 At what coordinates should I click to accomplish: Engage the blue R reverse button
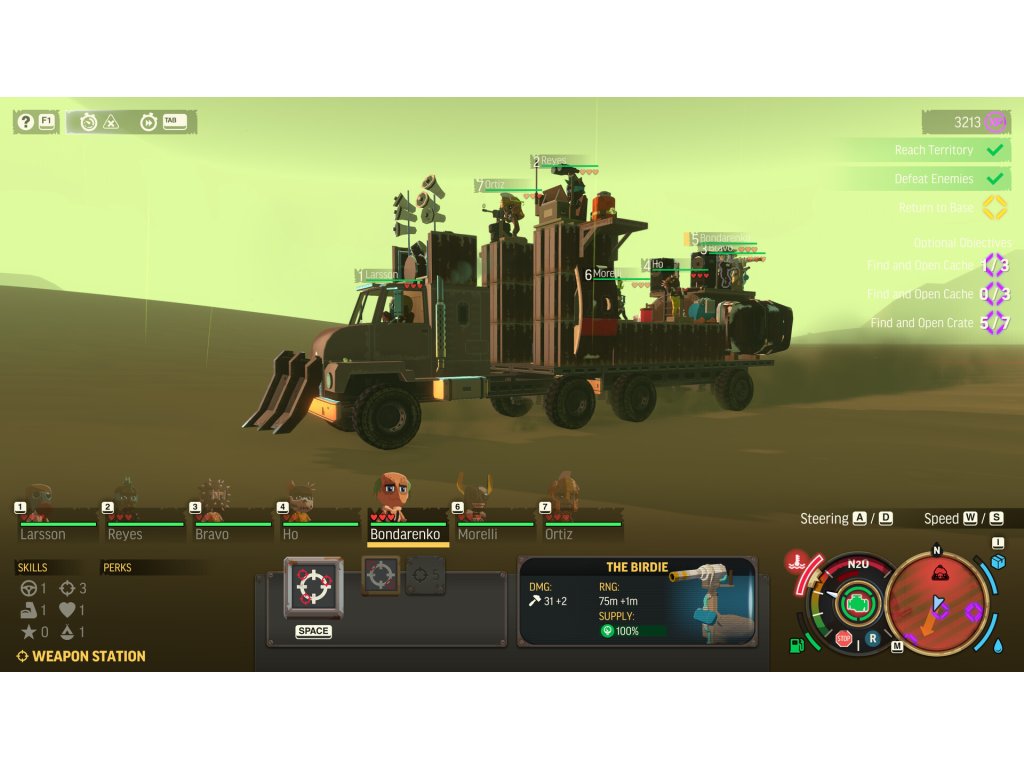872,637
